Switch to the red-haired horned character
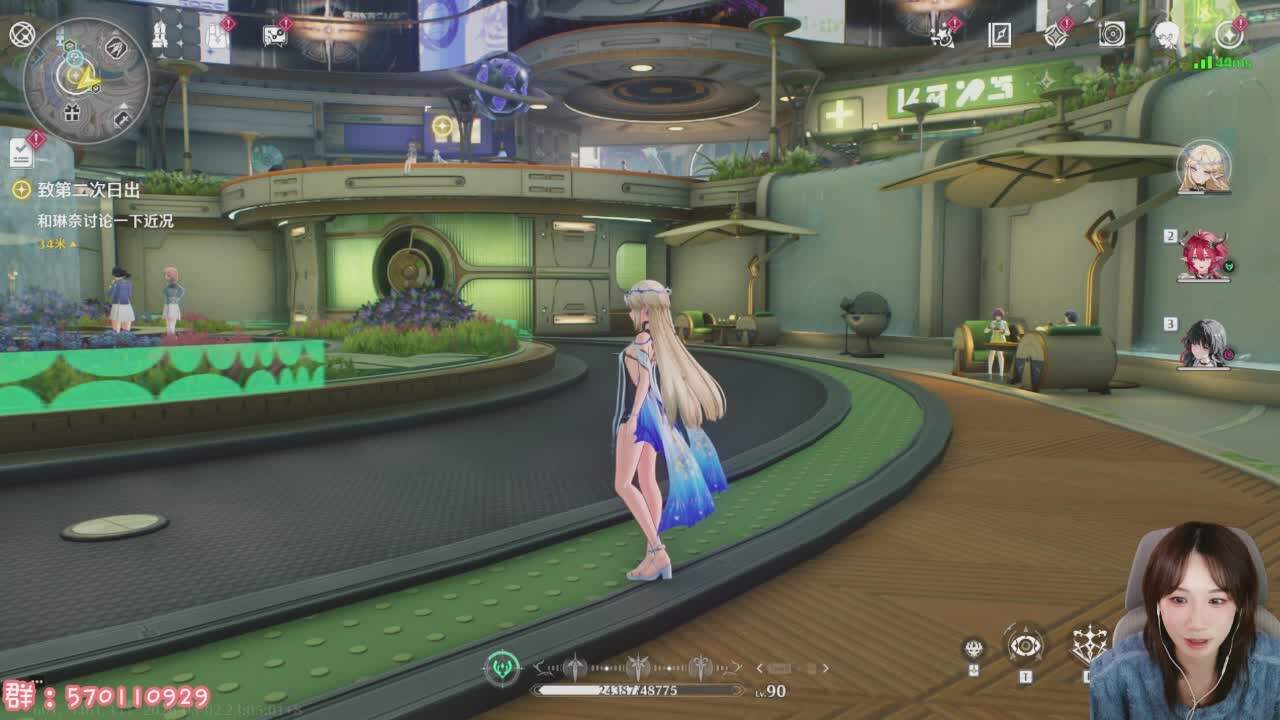 coord(1203,256)
